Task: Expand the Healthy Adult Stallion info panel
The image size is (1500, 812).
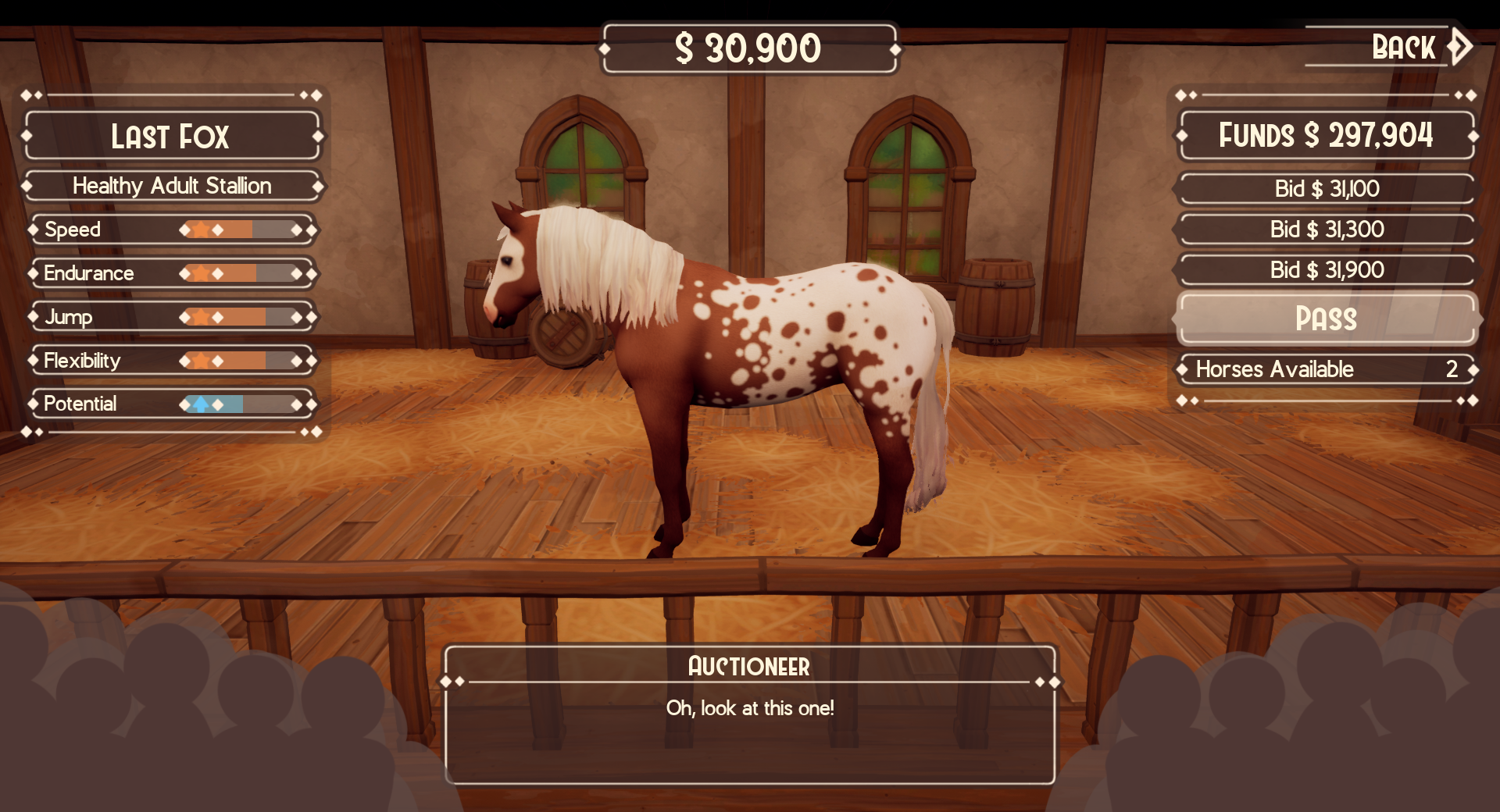Action: click(x=172, y=186)
